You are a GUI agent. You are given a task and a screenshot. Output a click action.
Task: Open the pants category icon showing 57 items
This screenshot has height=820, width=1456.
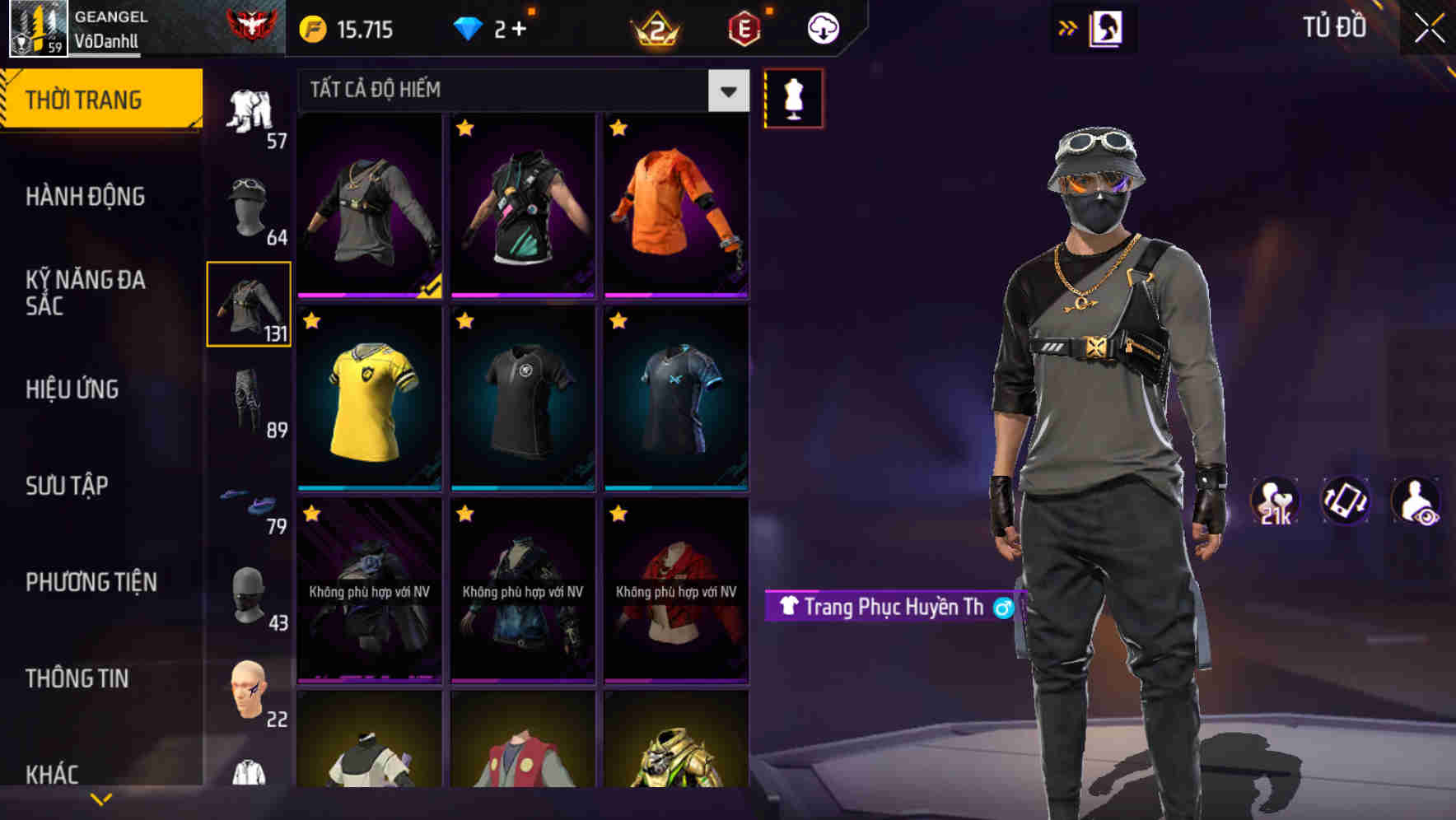click(249, 111)
